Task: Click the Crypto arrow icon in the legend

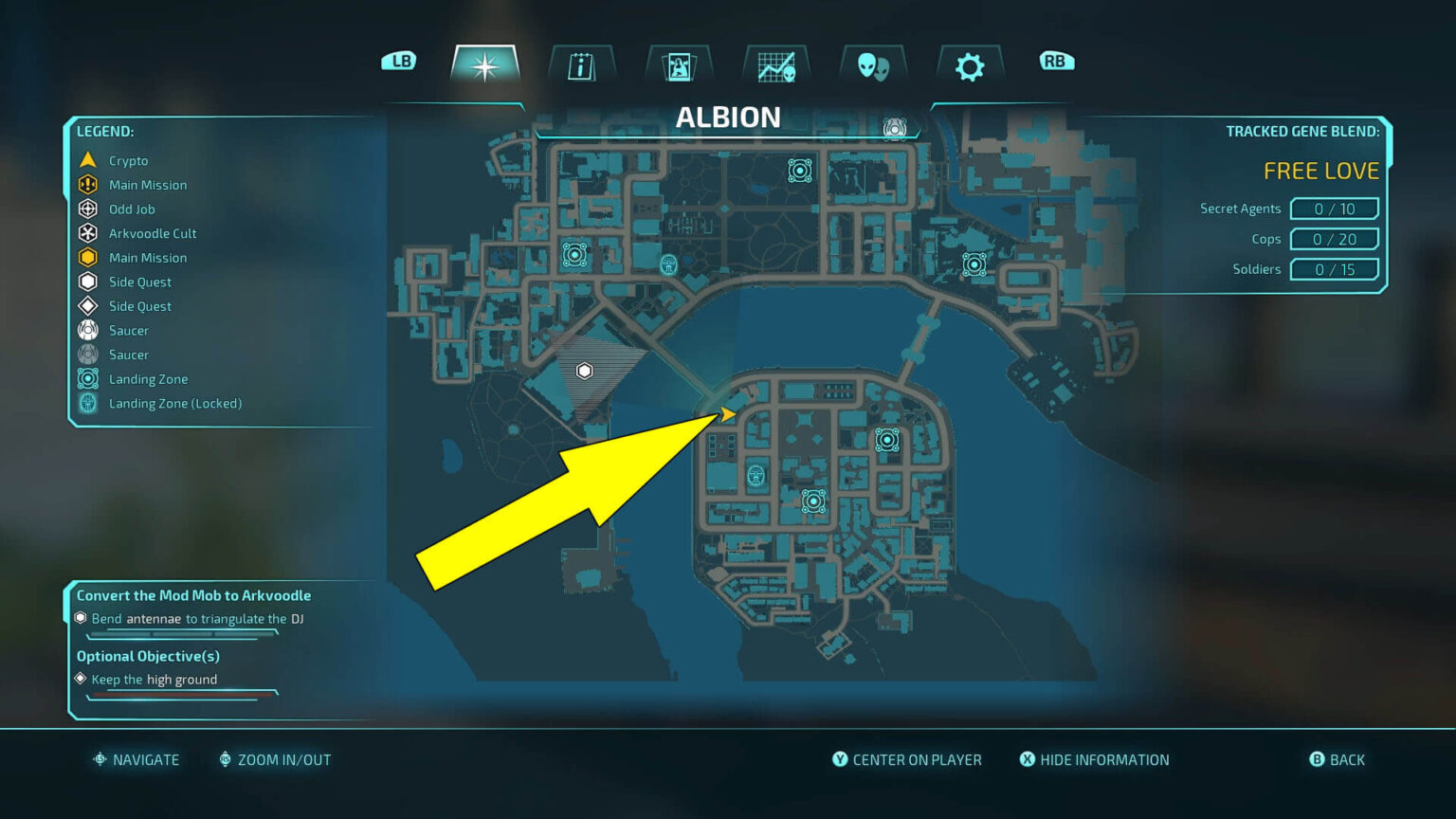Action: point(87,159)
